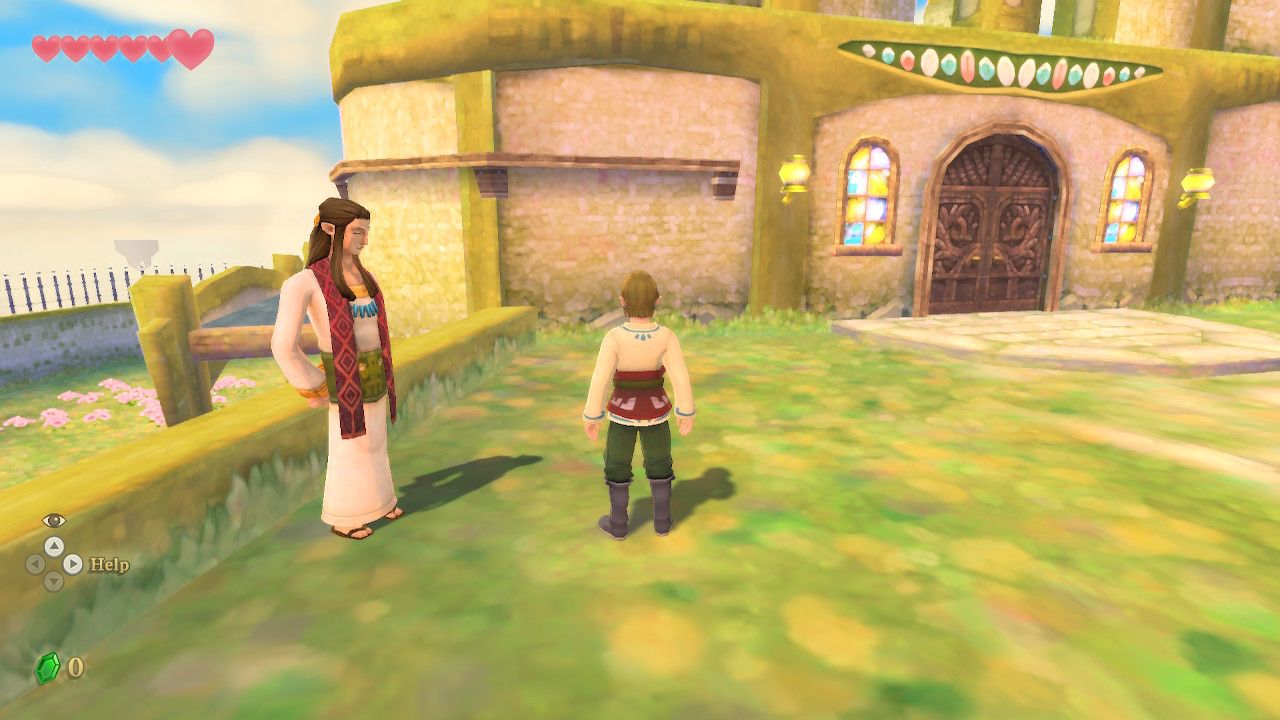
Task: Click the down arrow of the D-pad indicator
Action: [x=54, y=581]
